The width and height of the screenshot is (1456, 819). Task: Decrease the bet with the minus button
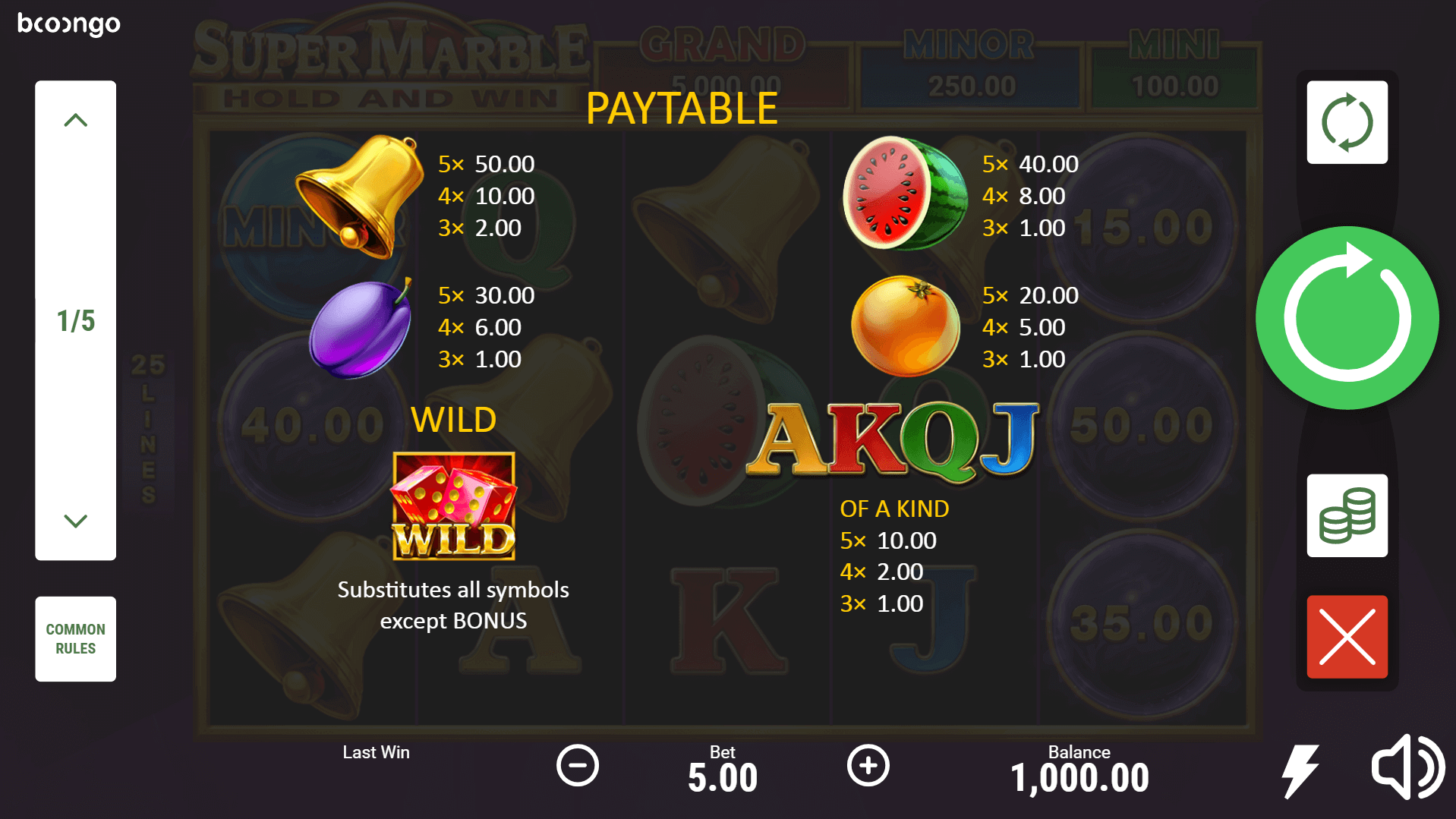coord(578,765)
